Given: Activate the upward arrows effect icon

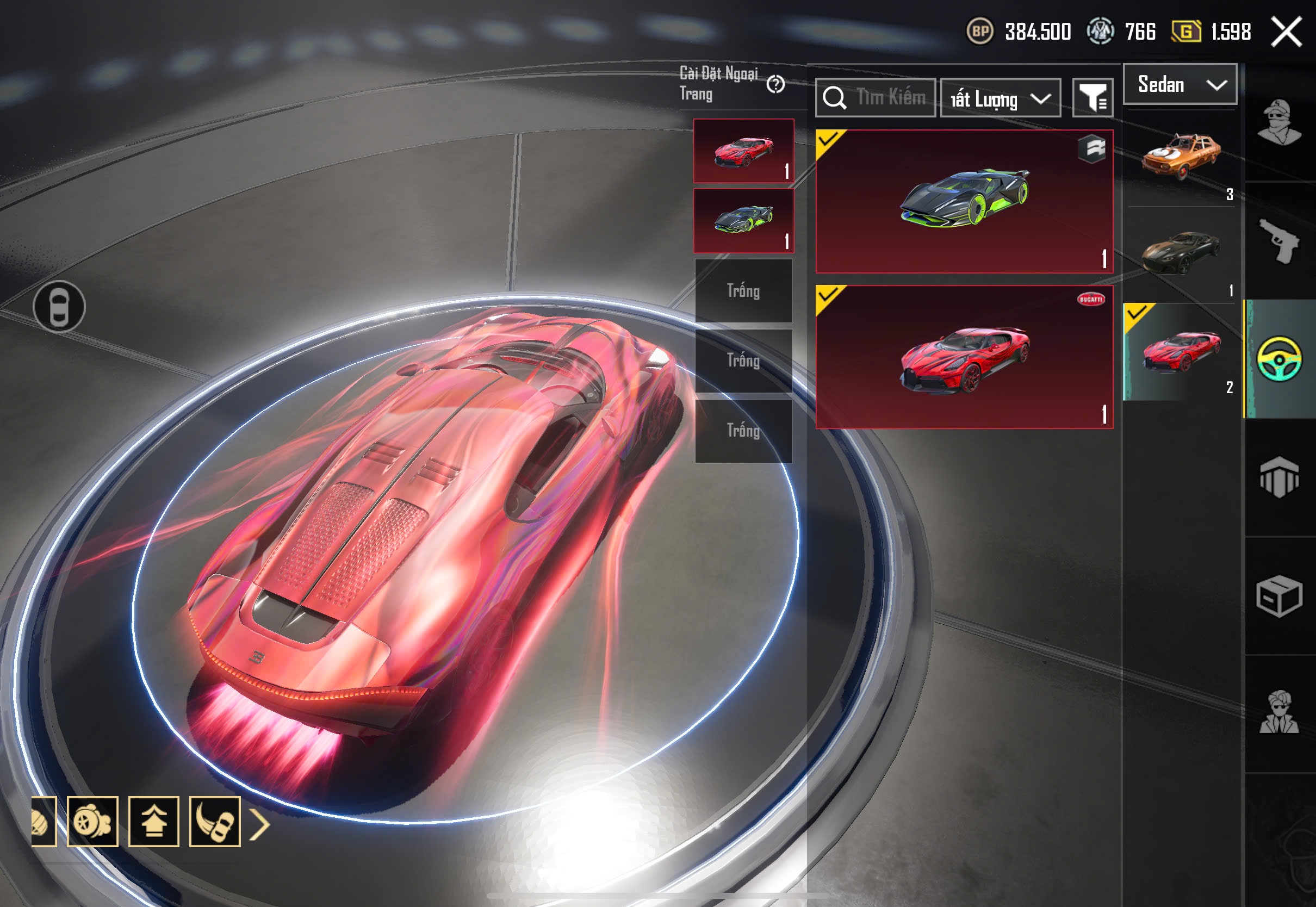Looking at the screenshot, I should [153, 822].
